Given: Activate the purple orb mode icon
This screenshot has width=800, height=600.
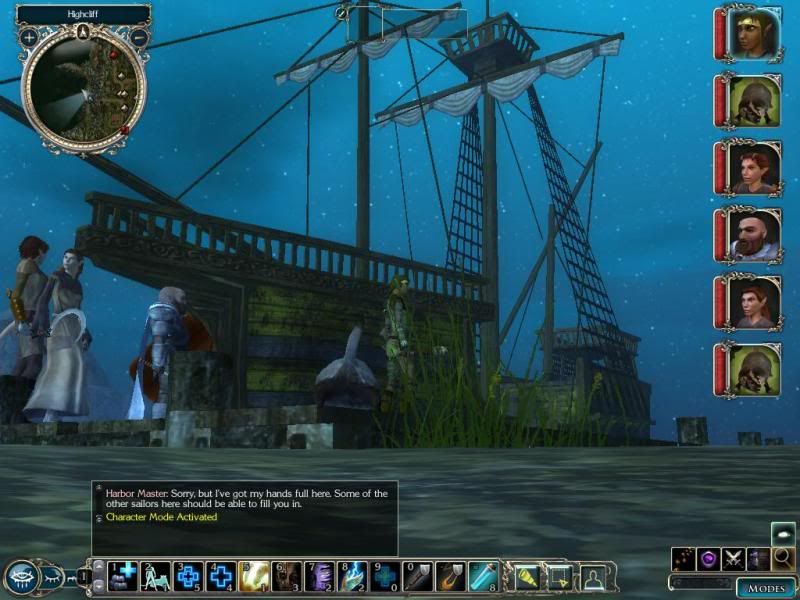Looking at the screenshot, I should [708, 560].
